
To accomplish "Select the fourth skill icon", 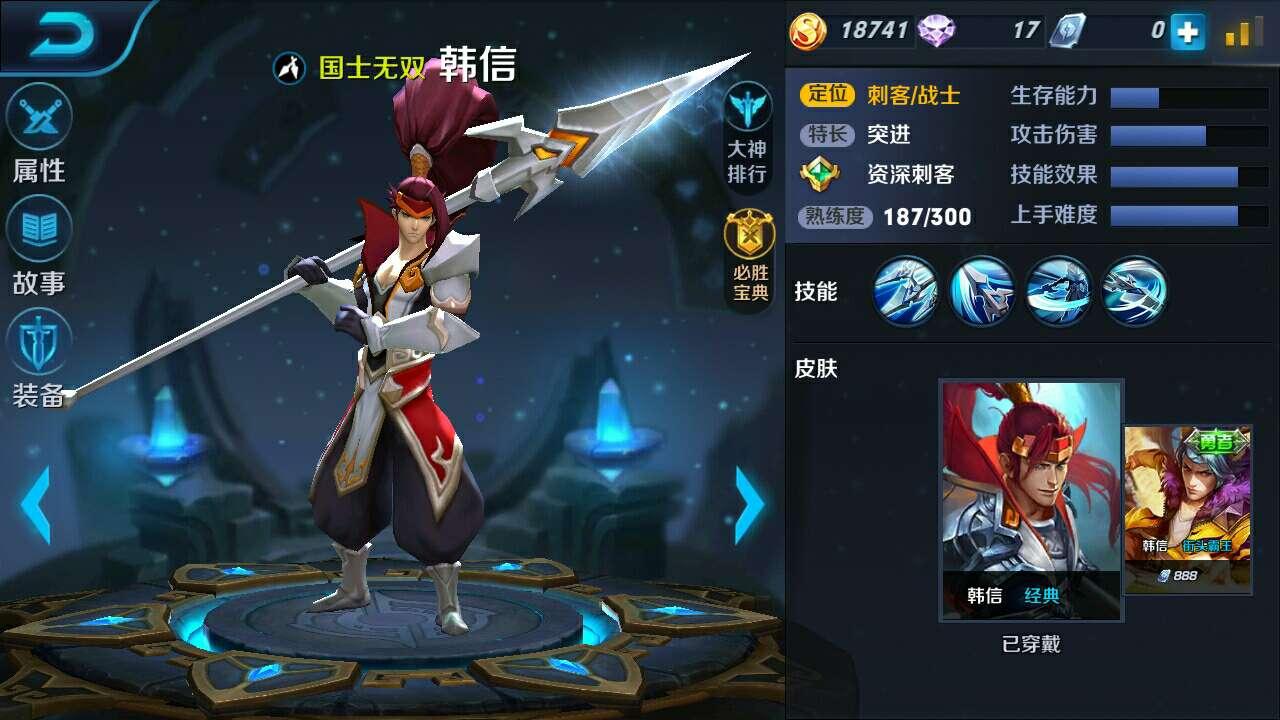I will (x=1135, y=291).
